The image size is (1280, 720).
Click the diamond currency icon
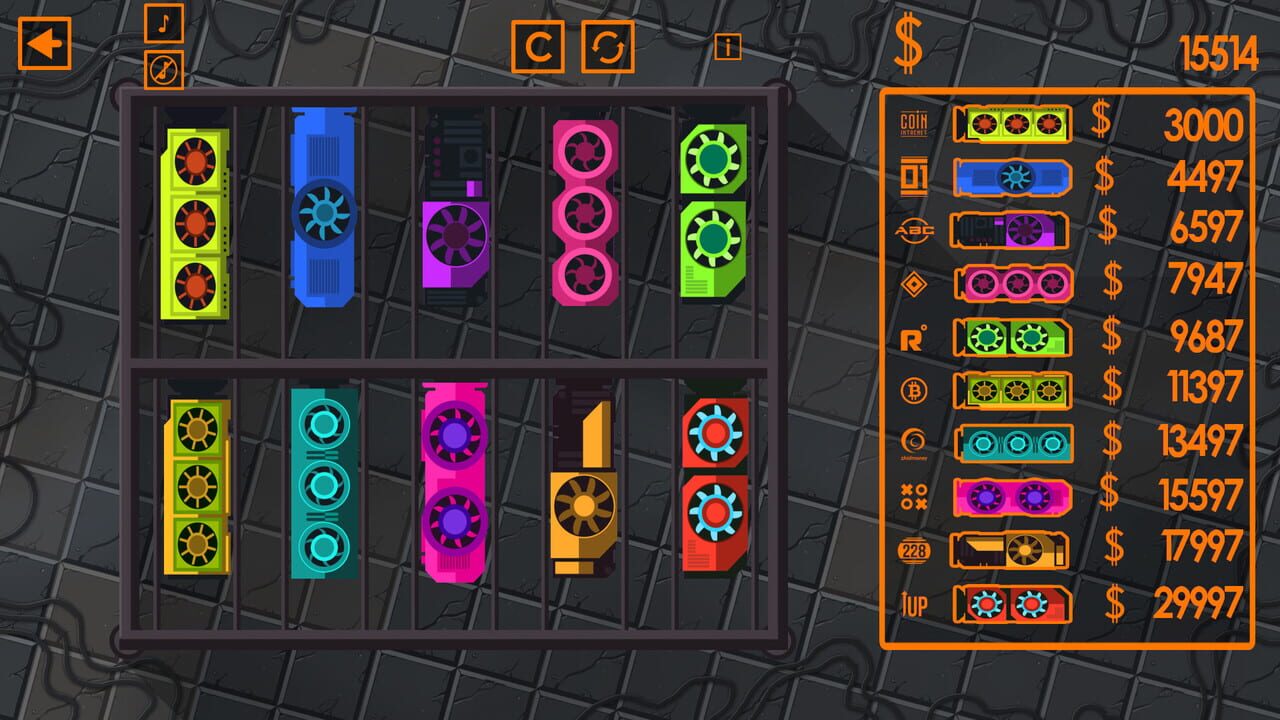click(x=915, y=281)
